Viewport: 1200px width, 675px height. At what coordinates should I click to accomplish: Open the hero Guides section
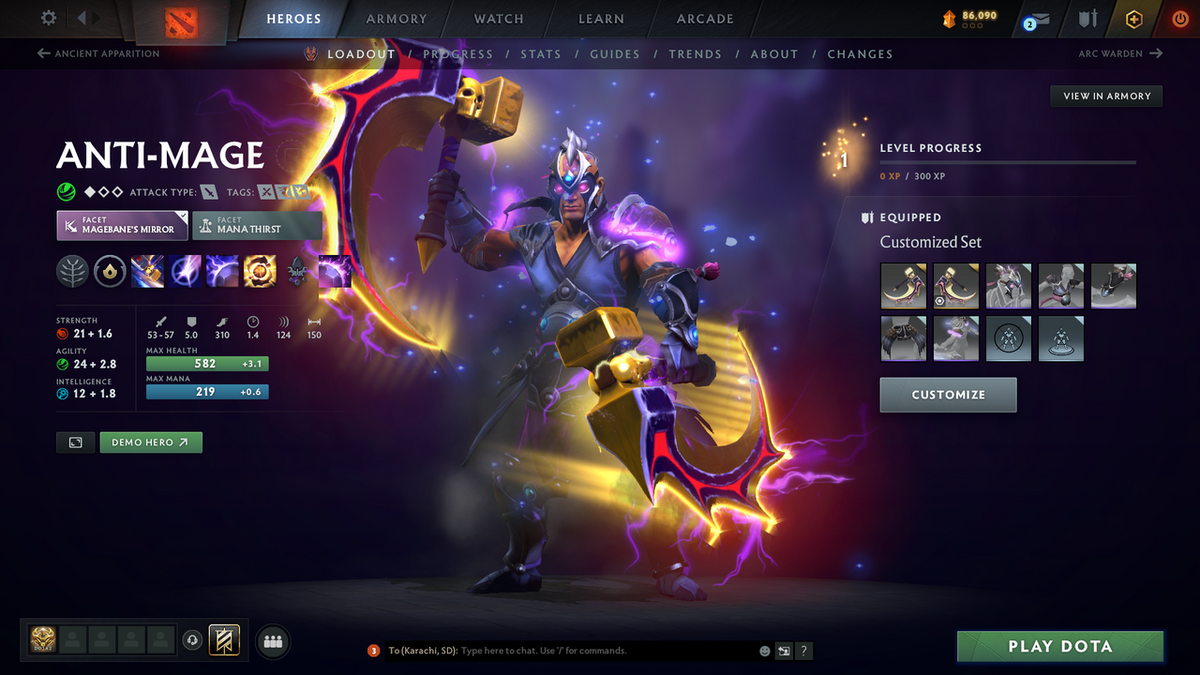[x=614, y=54]
